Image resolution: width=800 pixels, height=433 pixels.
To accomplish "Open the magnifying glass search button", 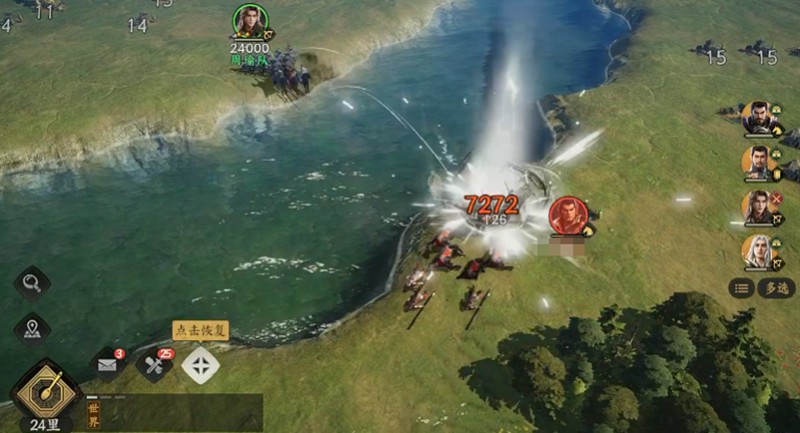I will tap(31, 283).
